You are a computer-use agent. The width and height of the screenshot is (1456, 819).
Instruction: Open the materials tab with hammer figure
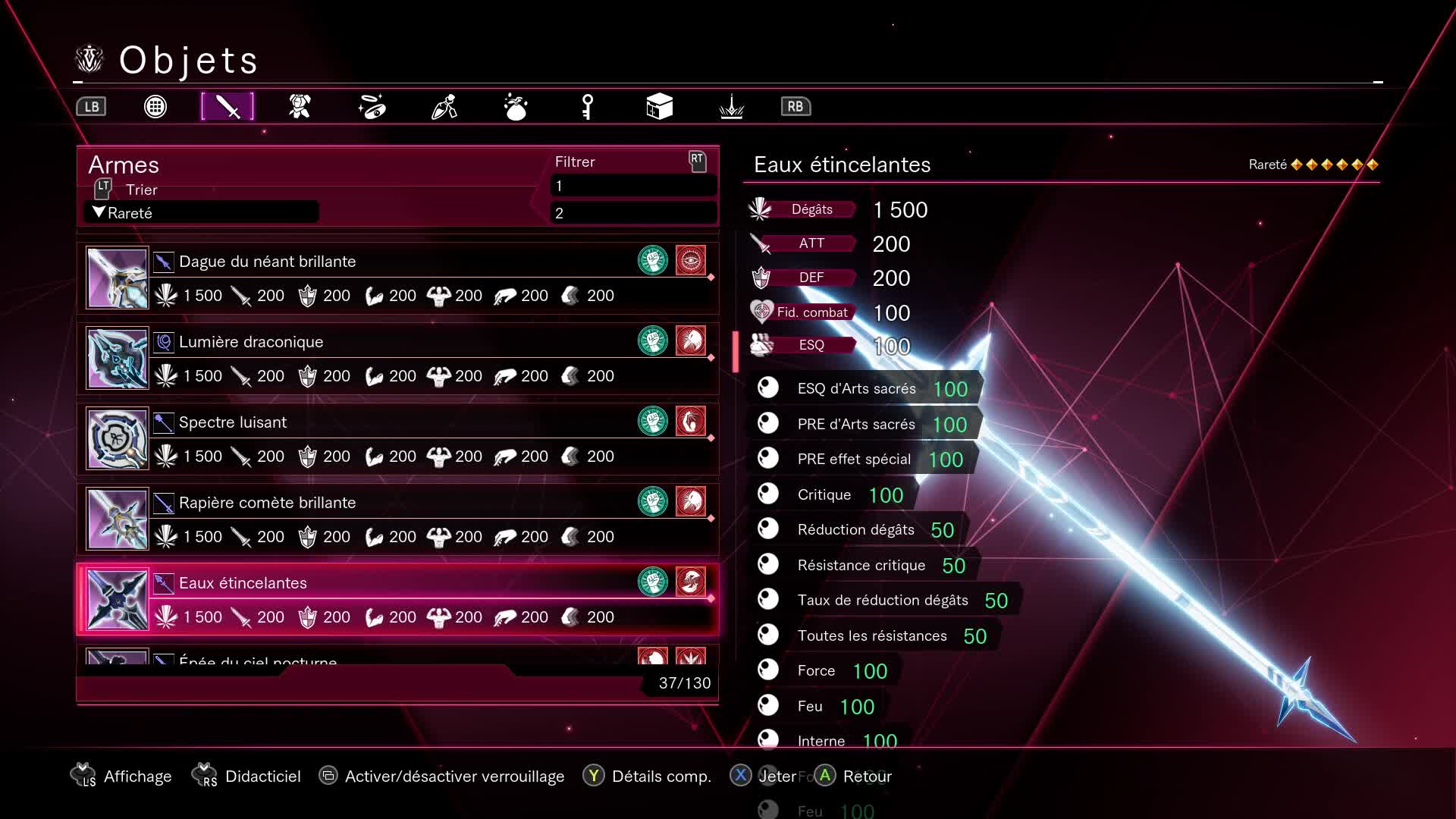444,107
